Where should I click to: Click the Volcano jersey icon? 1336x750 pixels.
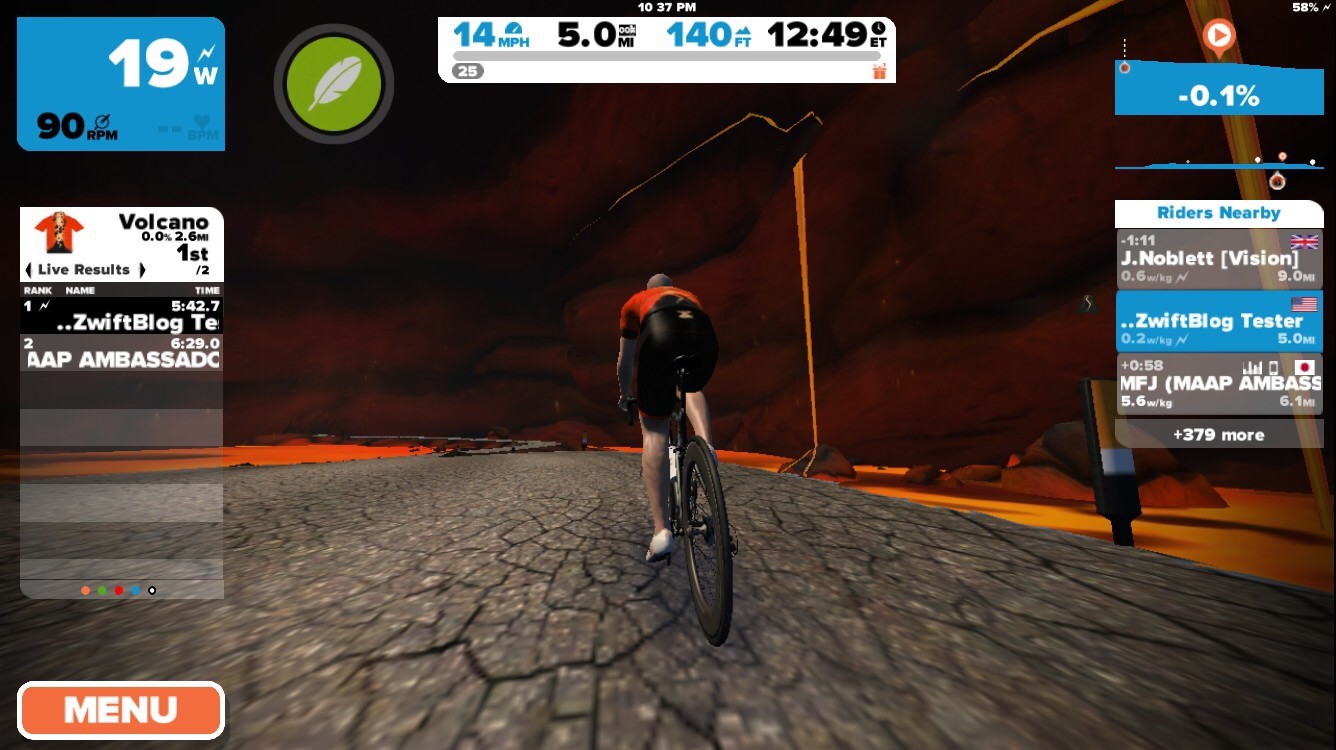tap(58, 232)
